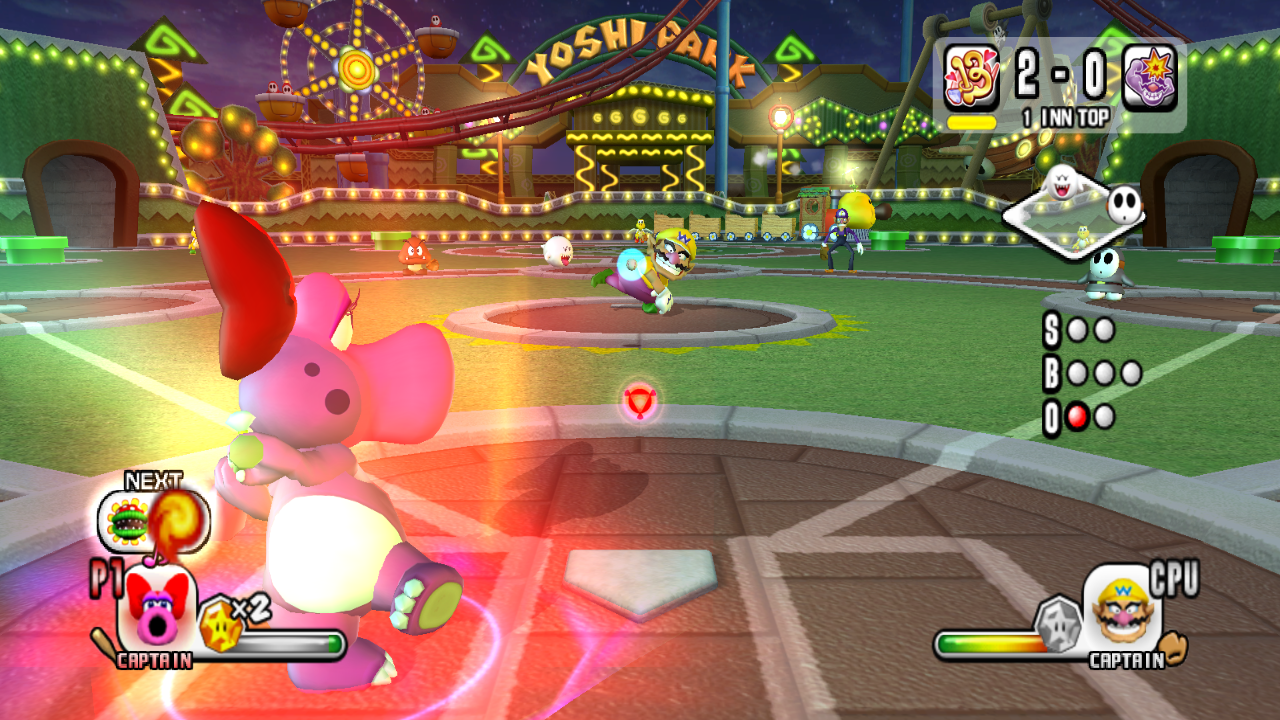Click the Petey Piranha next batter icon
This screenshot has width=1280, height=720.
pos(129,520)
